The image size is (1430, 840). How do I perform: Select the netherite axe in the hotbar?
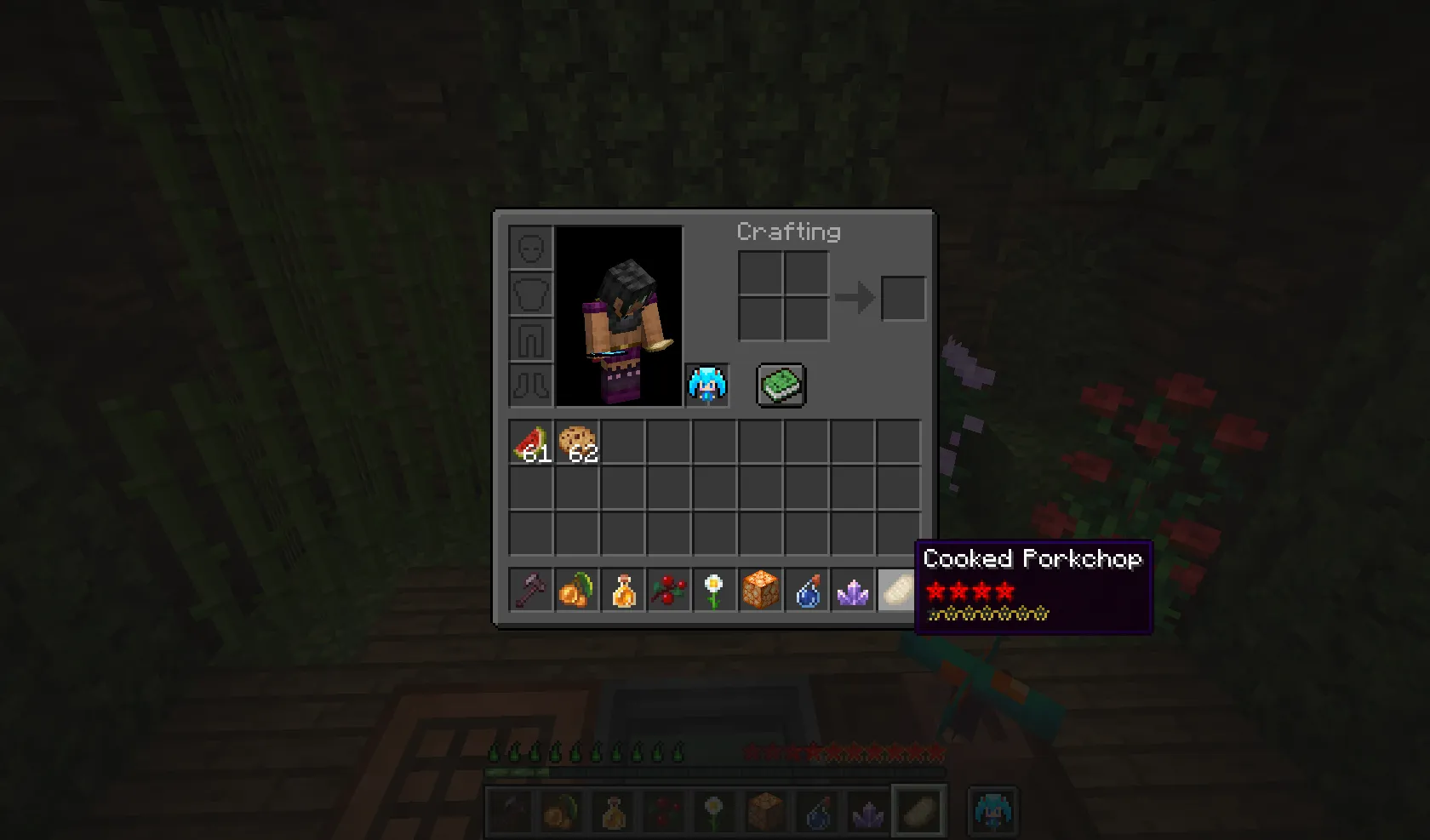pos(529,590)
